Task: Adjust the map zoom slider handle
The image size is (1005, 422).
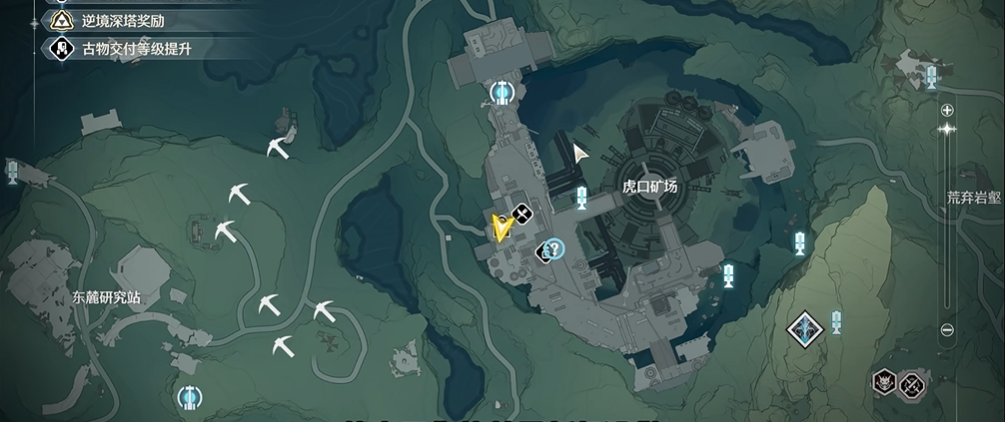Action: tap(947, 130)
